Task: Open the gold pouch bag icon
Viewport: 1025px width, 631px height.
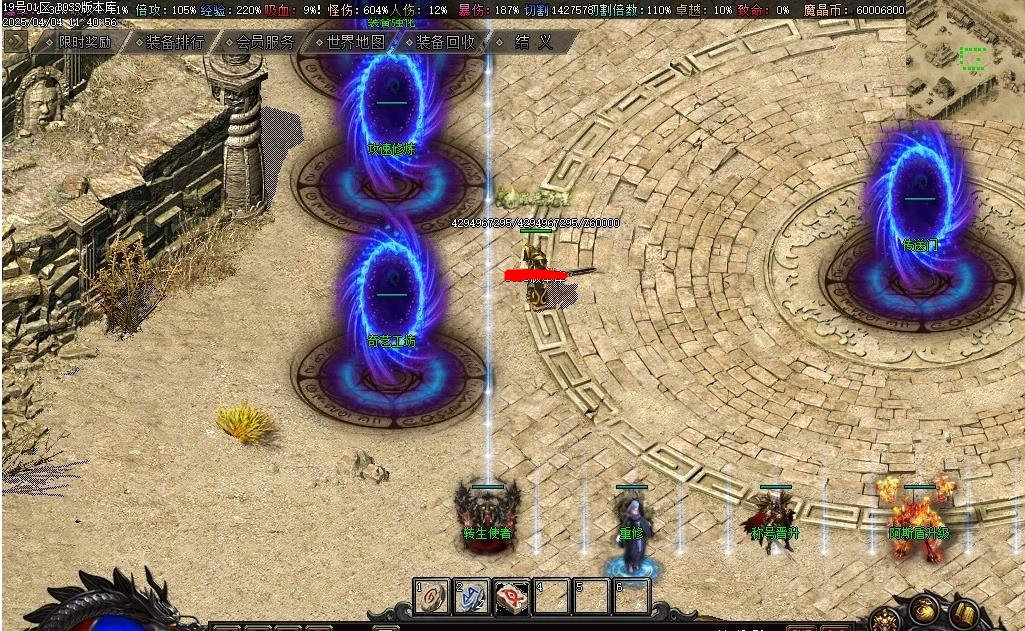Action: coord(924,610)
